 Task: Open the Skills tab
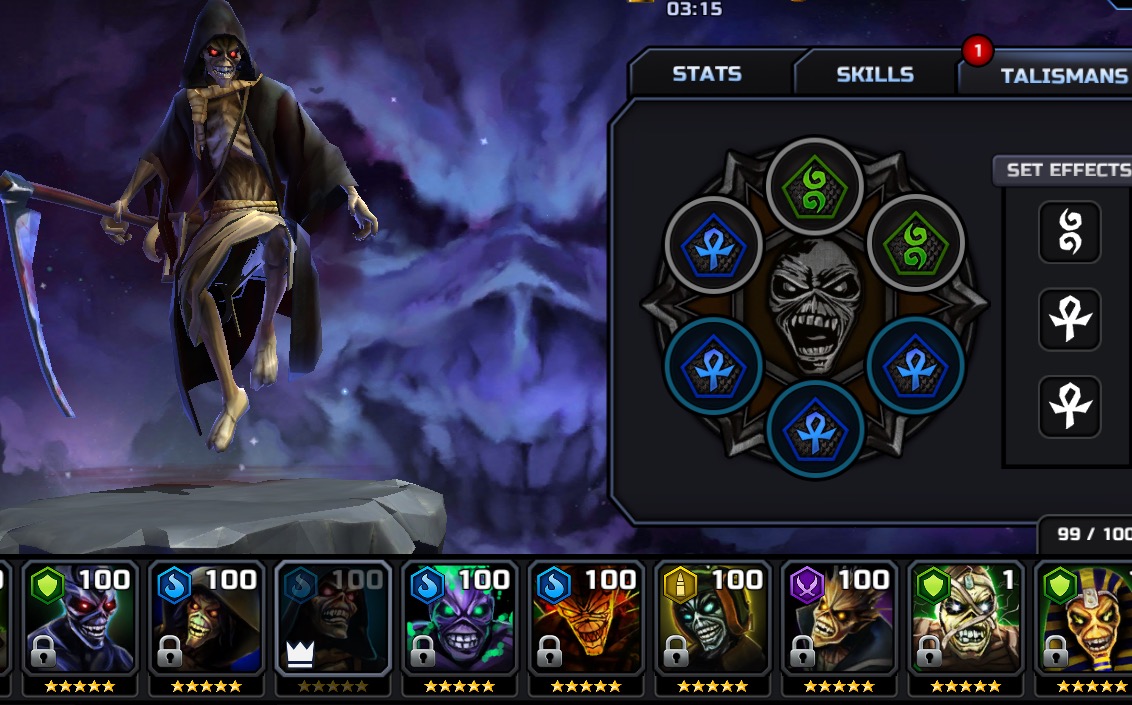[x=874, y=74]
